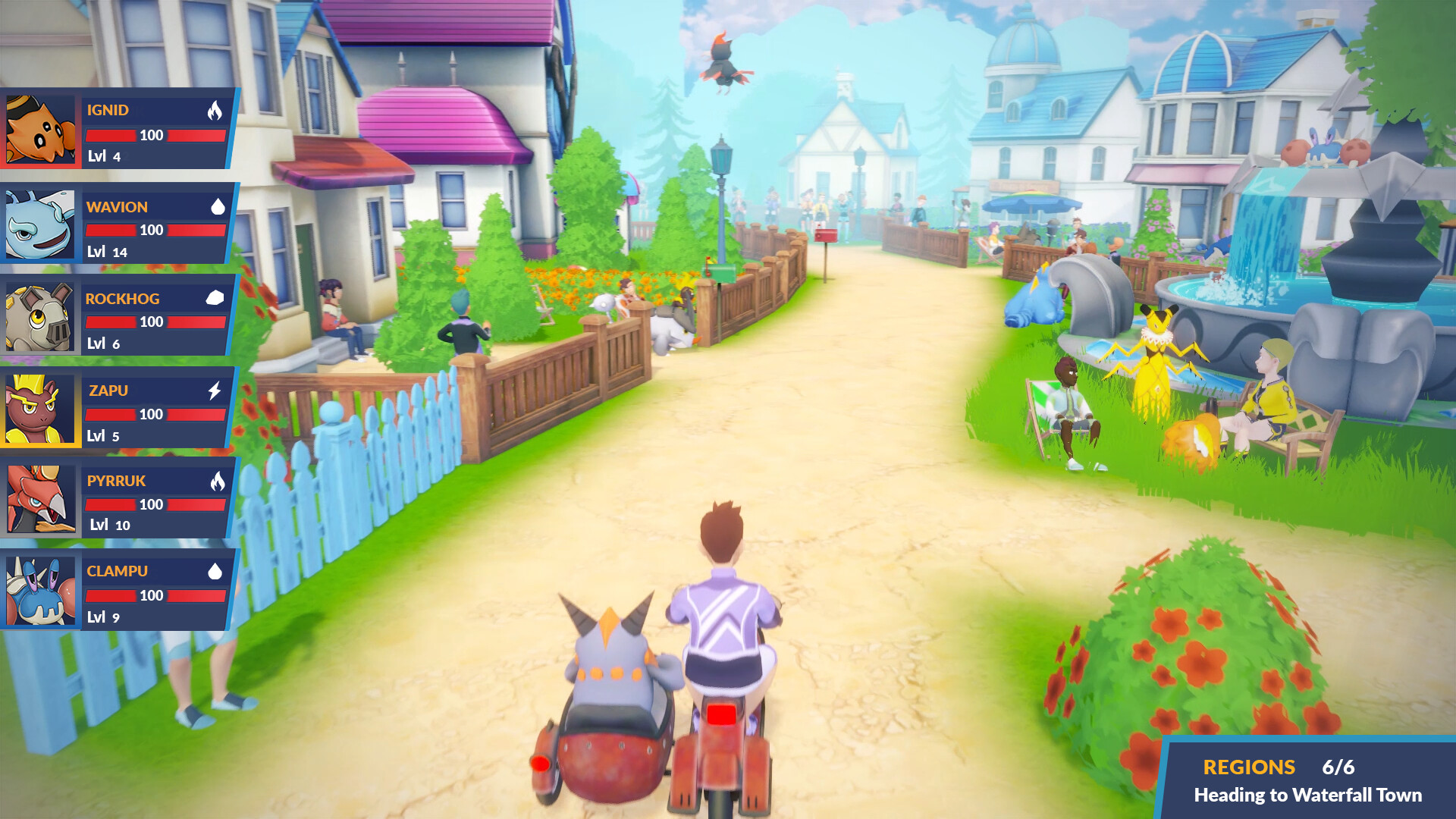Click Wavion's portrait icon
The image size is (1456, 819).
[x=40, y=224]
